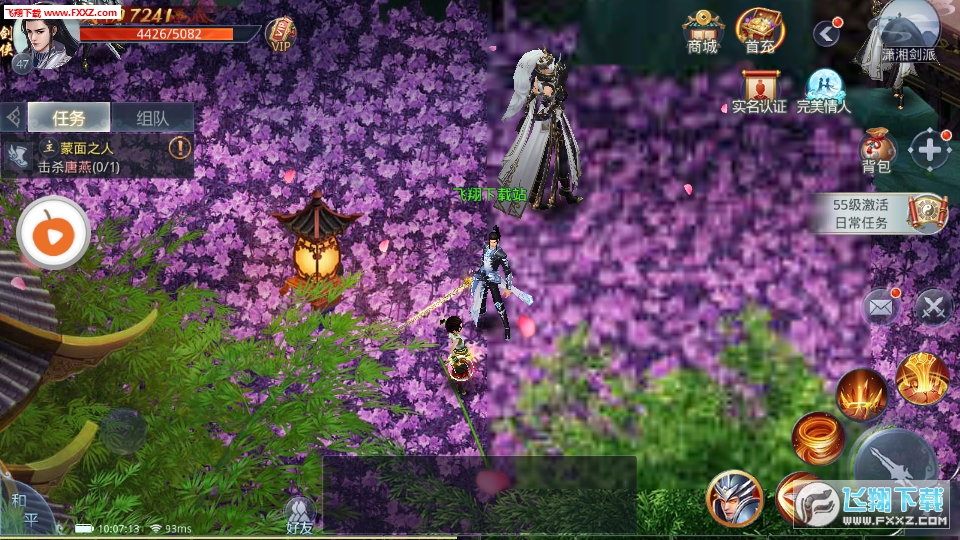Screen dimensions: 960x540
Task: Tap the crossed swords icon
Action: [x=932, y=307]
